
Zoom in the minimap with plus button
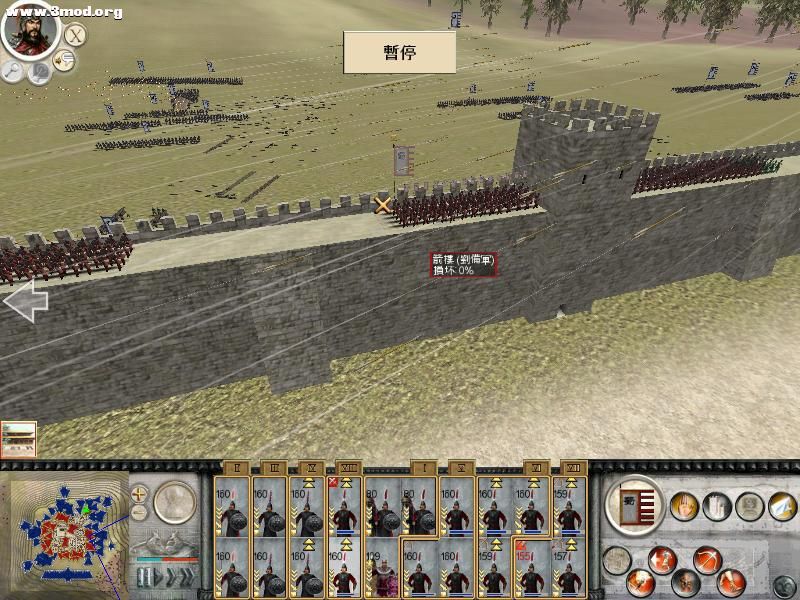(139, 493)
